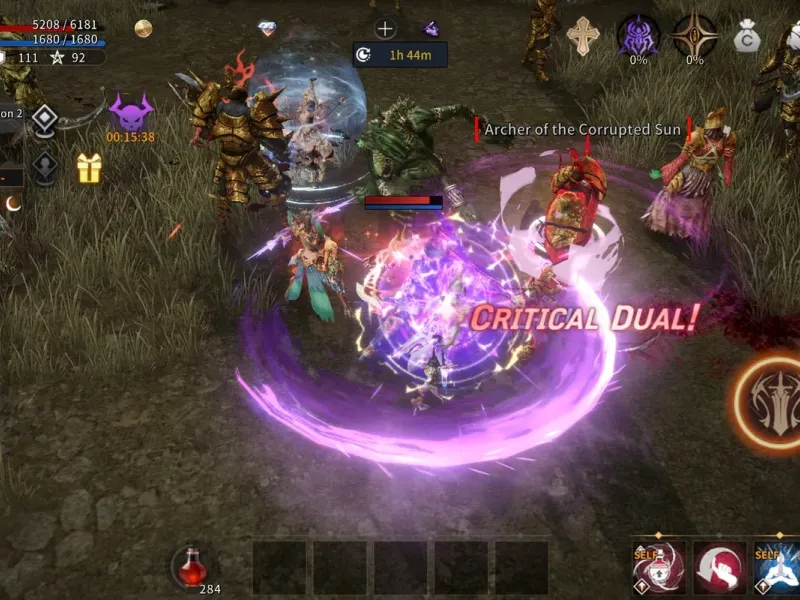Open the bronze compass star gauge
Screen dimensions: 800x600
coord(694,34)
